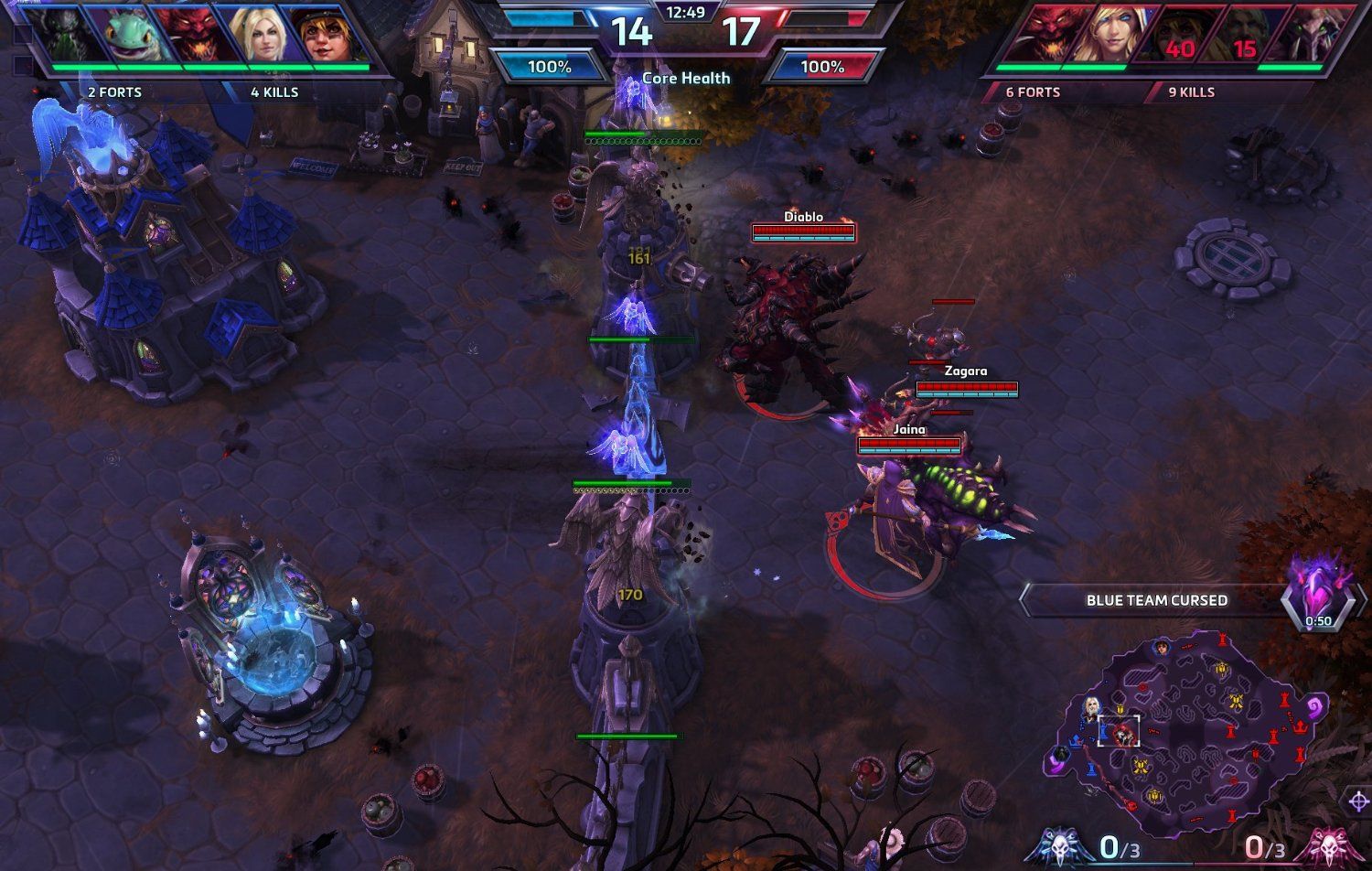This screenshot has width=1372, height=871.
Task: Click the Raven Lord curse timer icon
Action: (1318, 595)
